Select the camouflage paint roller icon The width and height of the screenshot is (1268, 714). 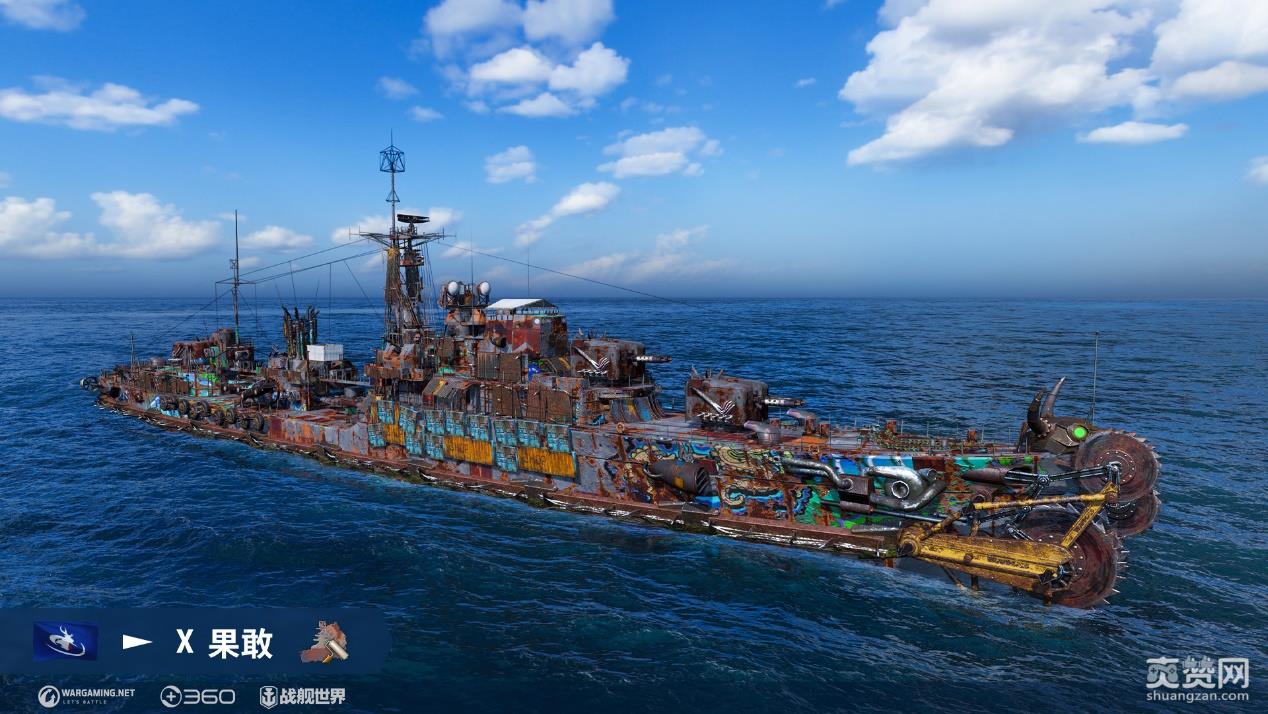point(324,642)
